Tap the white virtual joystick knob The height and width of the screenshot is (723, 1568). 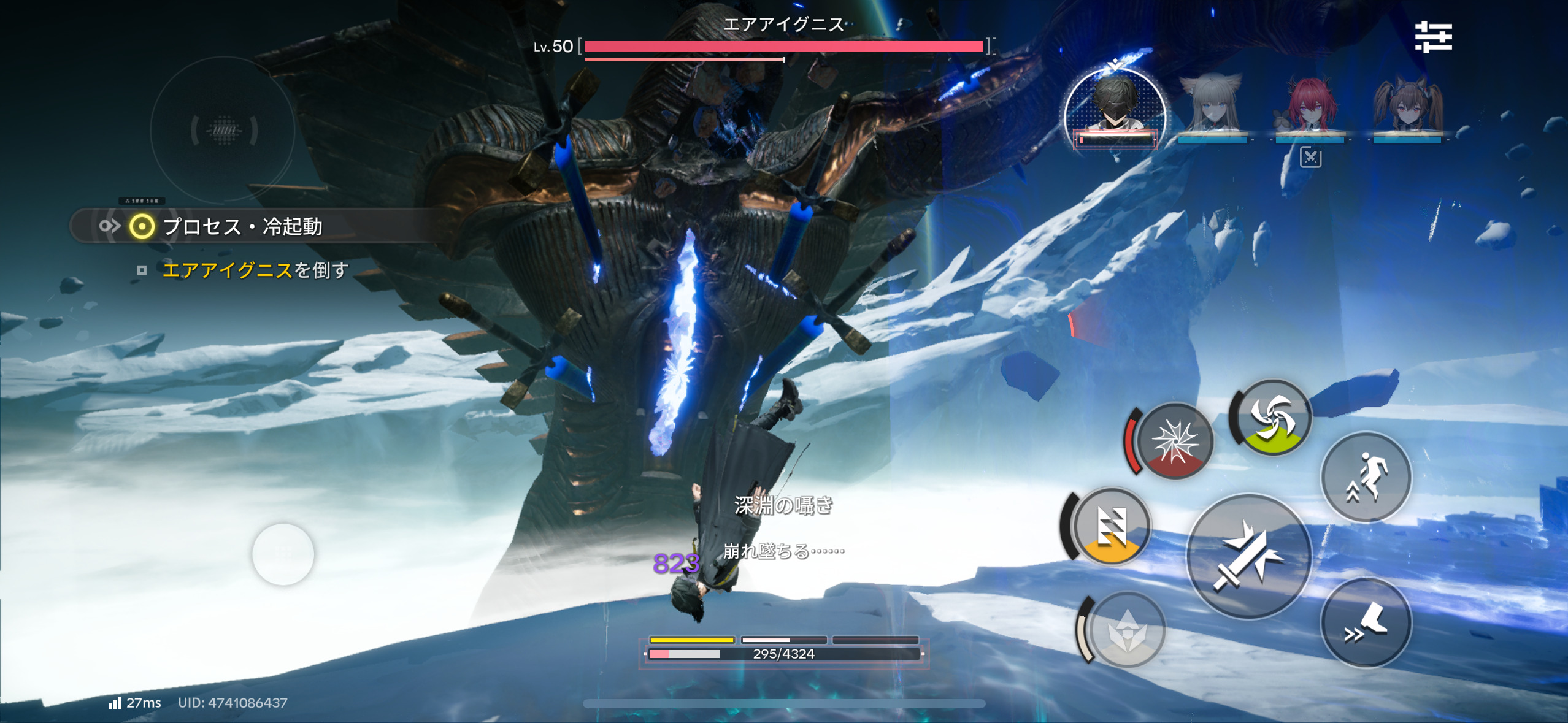[283, 554]
